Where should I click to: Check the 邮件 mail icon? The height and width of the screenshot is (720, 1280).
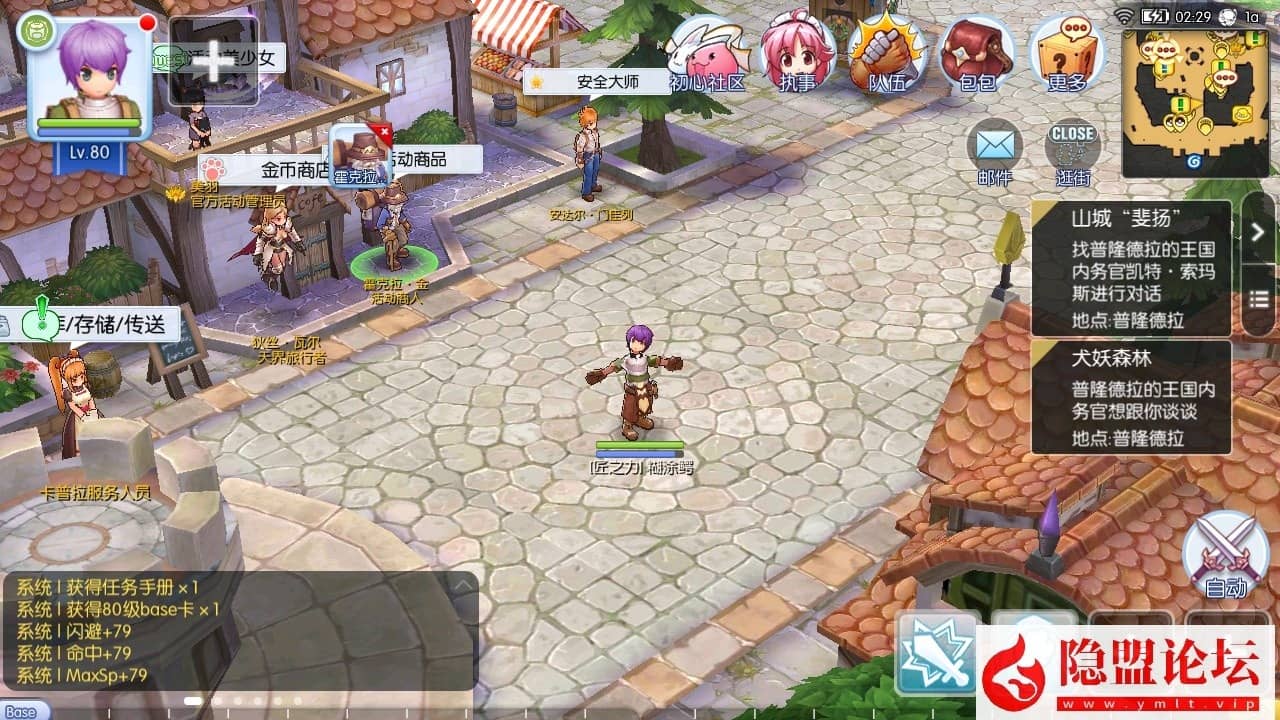coord(995,153)
